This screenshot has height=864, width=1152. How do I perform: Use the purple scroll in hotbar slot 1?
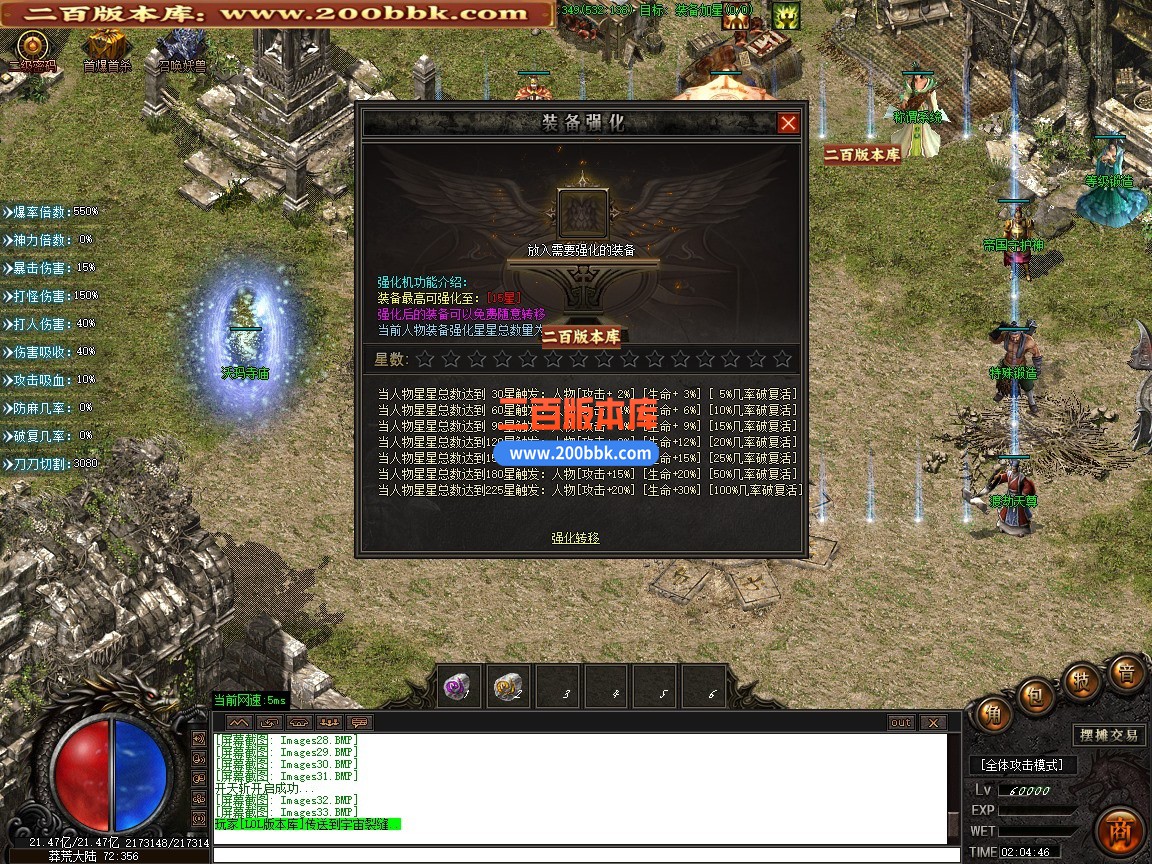click(460, 687)
